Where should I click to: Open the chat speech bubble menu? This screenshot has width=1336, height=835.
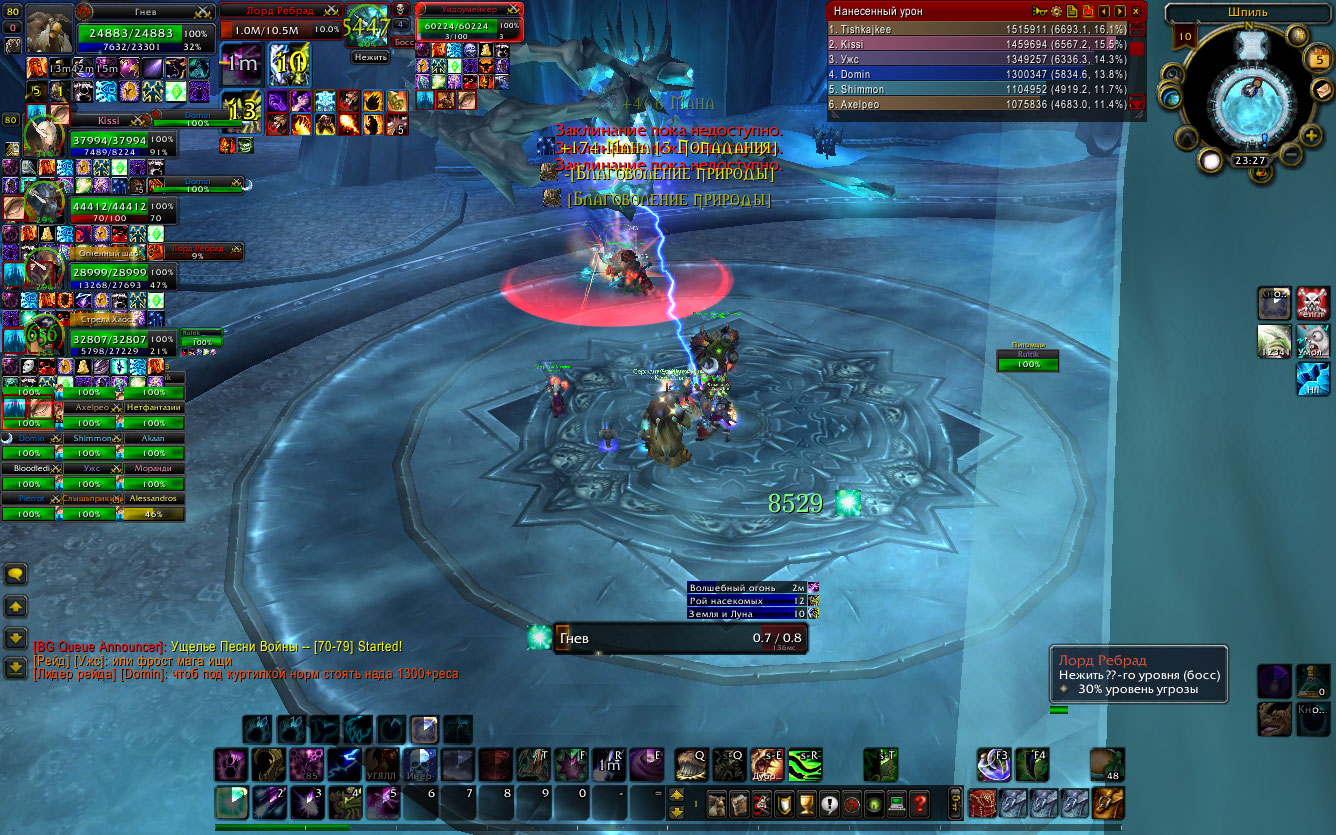click(16, 574)
